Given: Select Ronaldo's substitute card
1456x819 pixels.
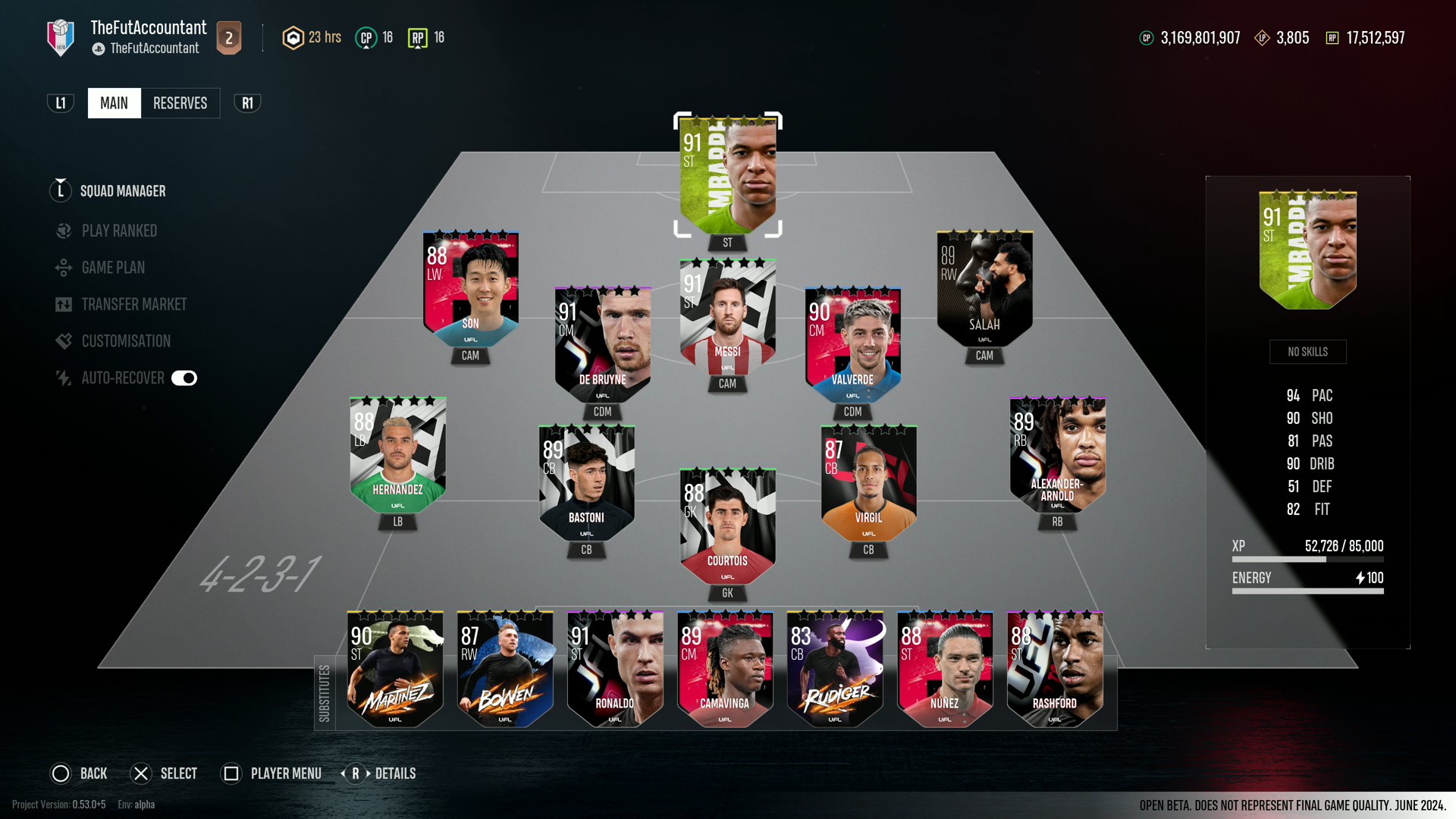Looking at the screenshot, I should tap(615, 667).
